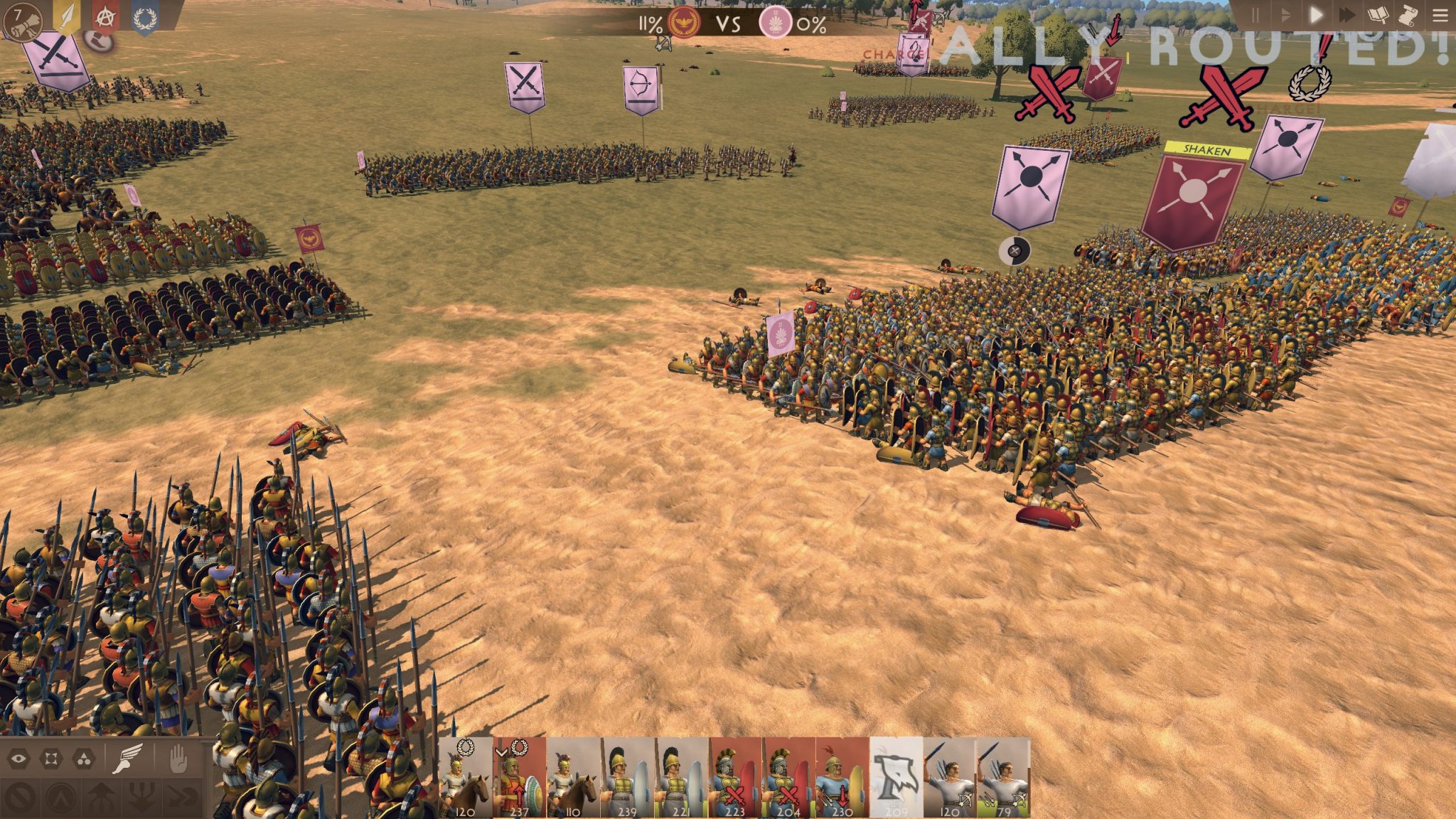Set battle to normal play speed

[x=1316, y=15]
